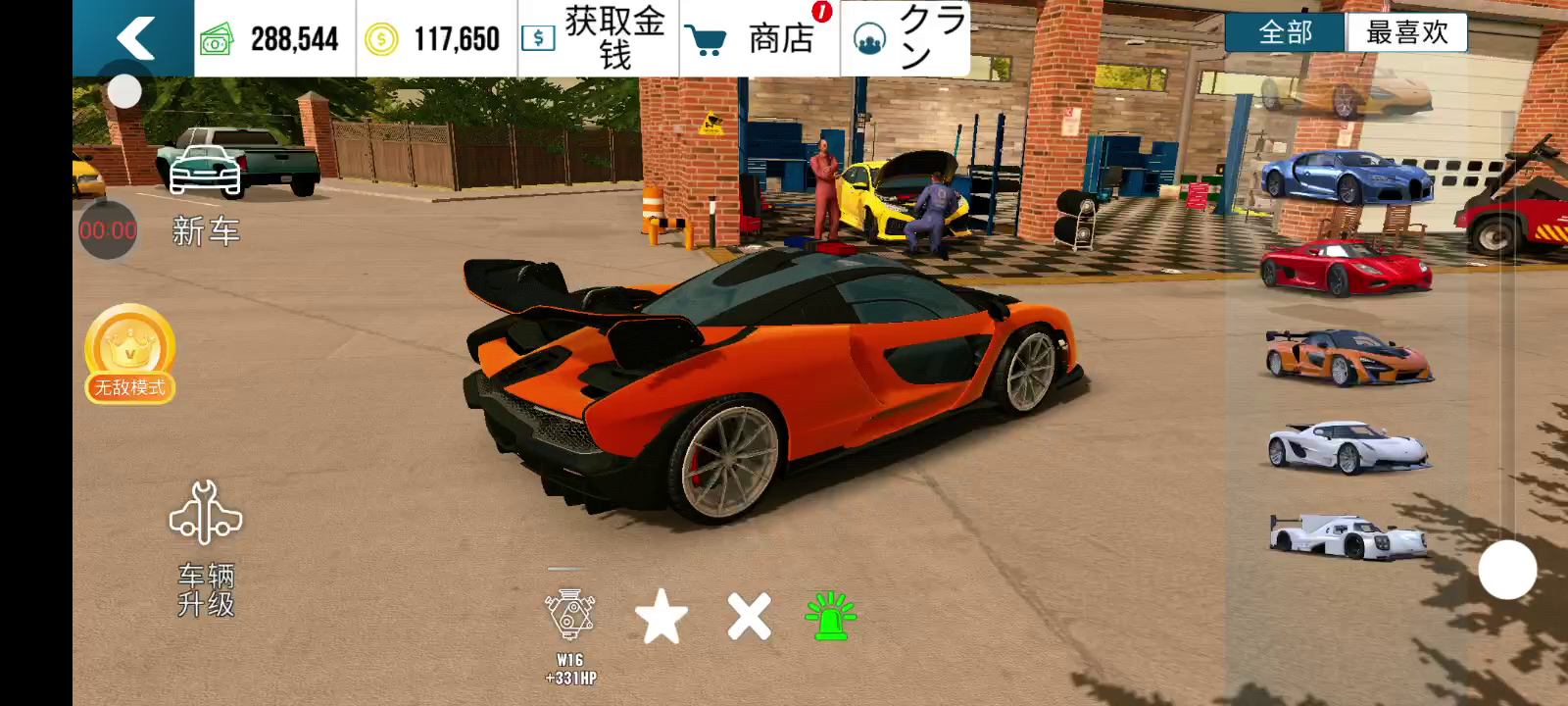Open the クラン clan menu
This screenshot has height=706, width=1568.
click(x=905, y=38)
